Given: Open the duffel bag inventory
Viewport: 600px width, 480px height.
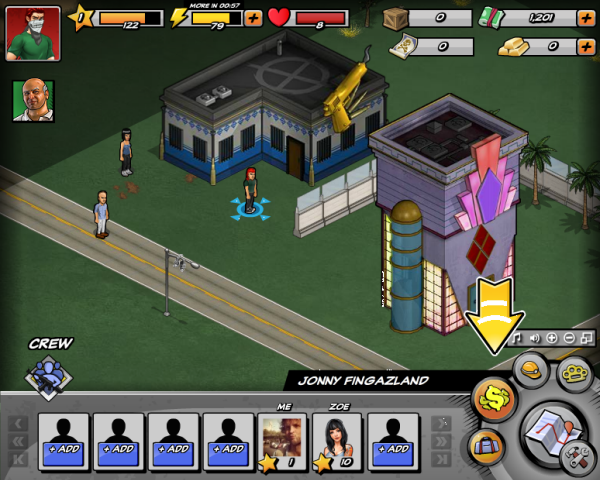Looking at the screenshot, I should coord(486,445).
